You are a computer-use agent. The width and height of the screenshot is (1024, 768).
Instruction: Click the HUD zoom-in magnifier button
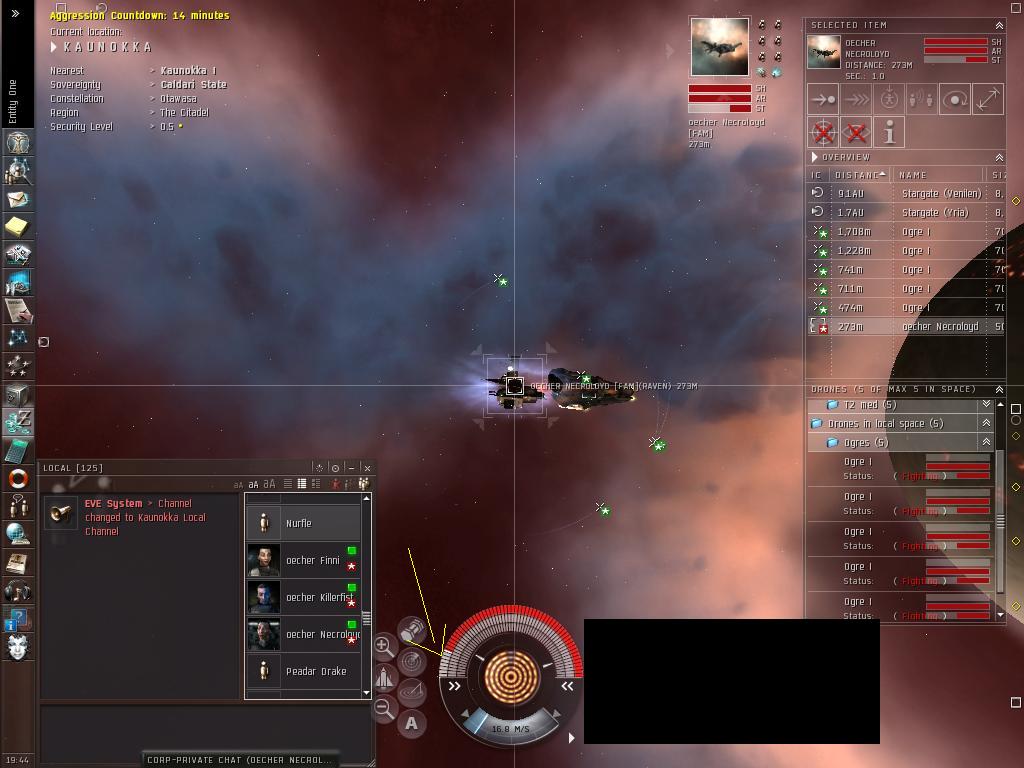tap(384, 646)
